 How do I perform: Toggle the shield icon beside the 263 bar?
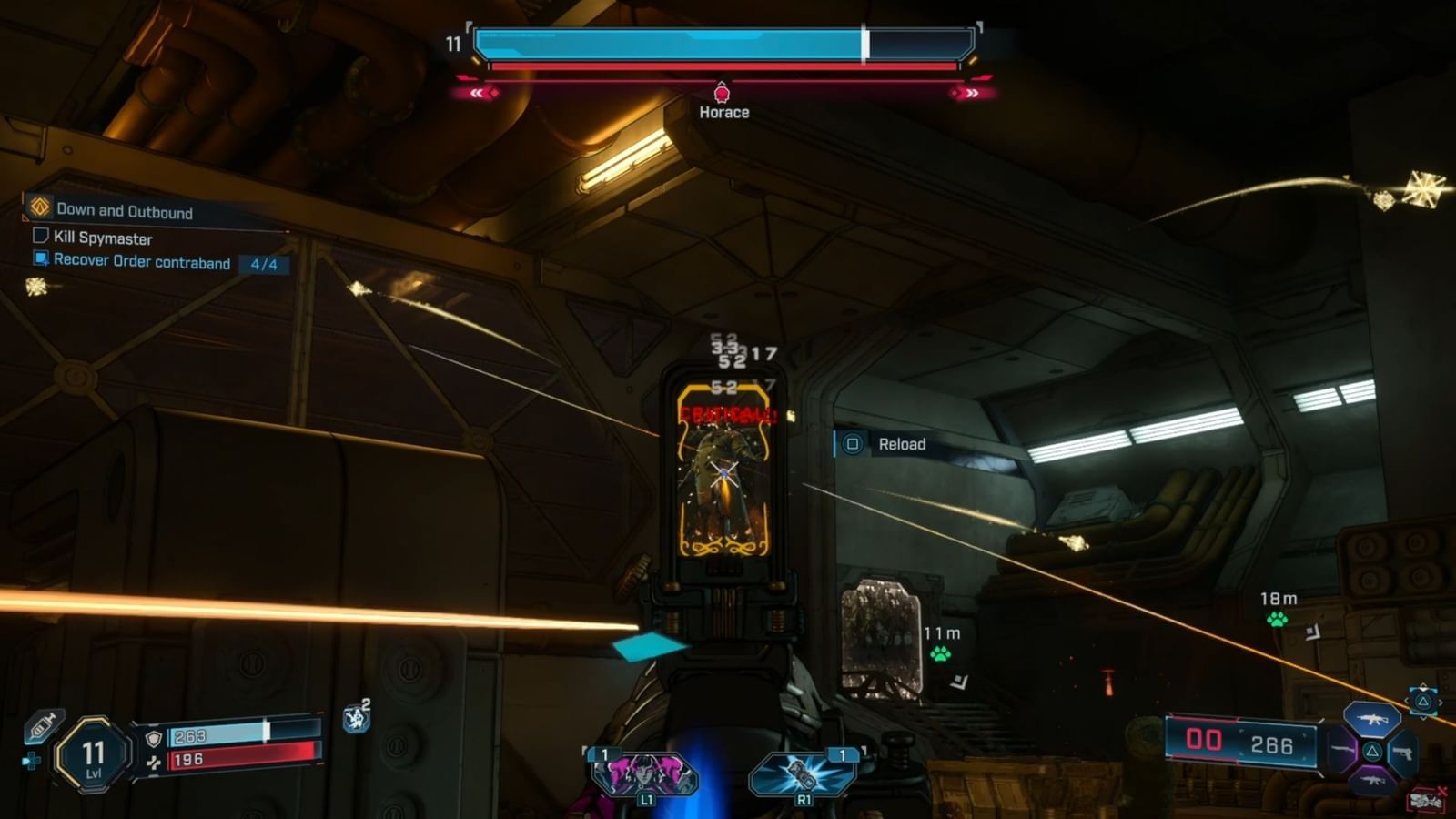point(152,739)
